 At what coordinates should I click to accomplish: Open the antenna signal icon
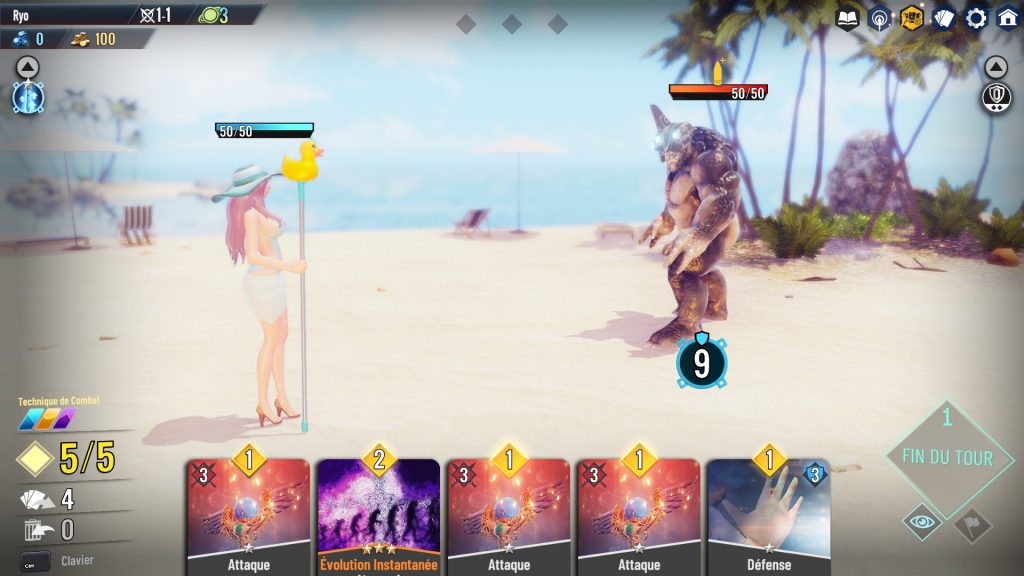(879, 18)
